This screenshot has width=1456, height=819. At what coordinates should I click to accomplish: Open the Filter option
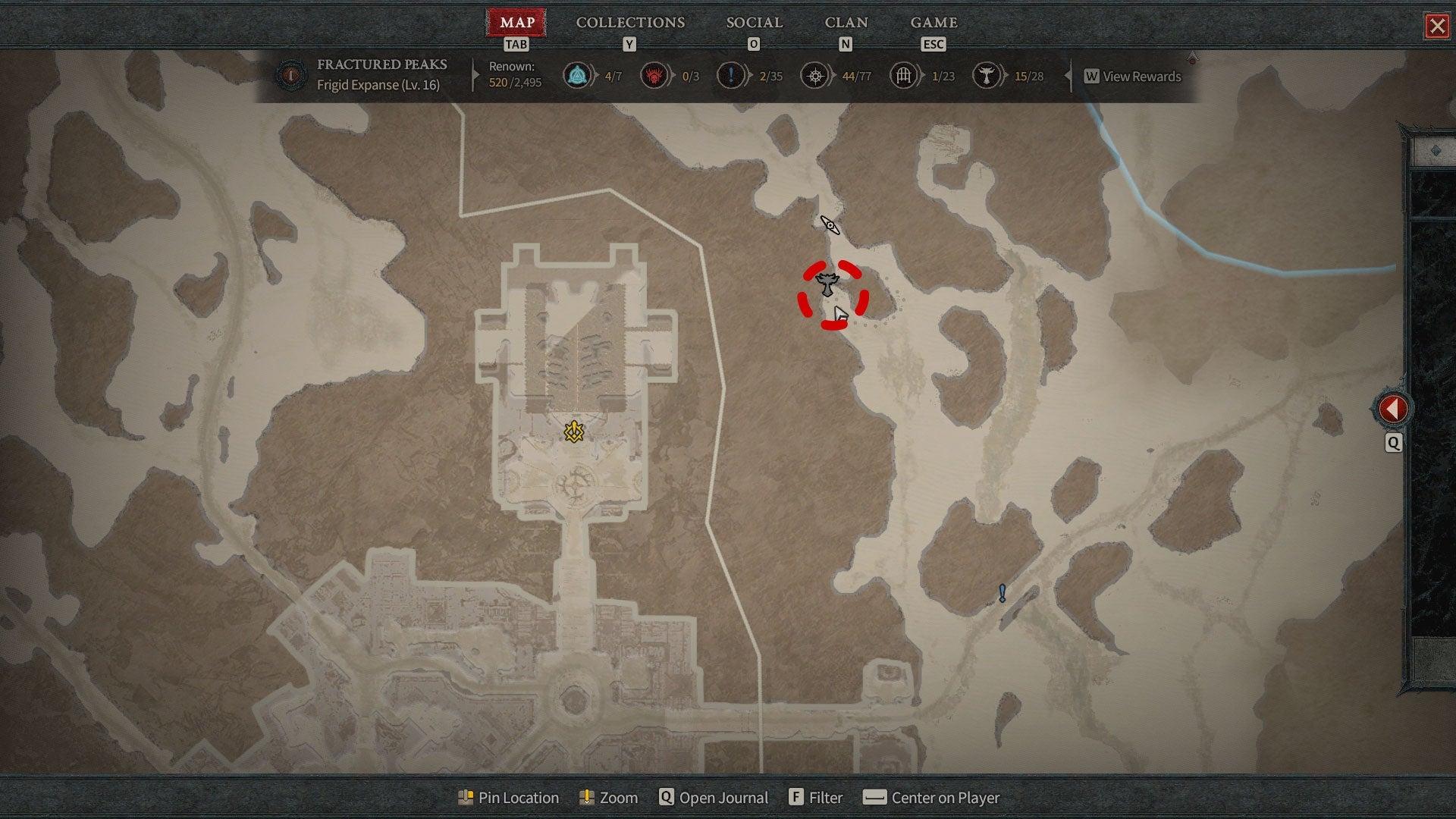click(816, 798)
